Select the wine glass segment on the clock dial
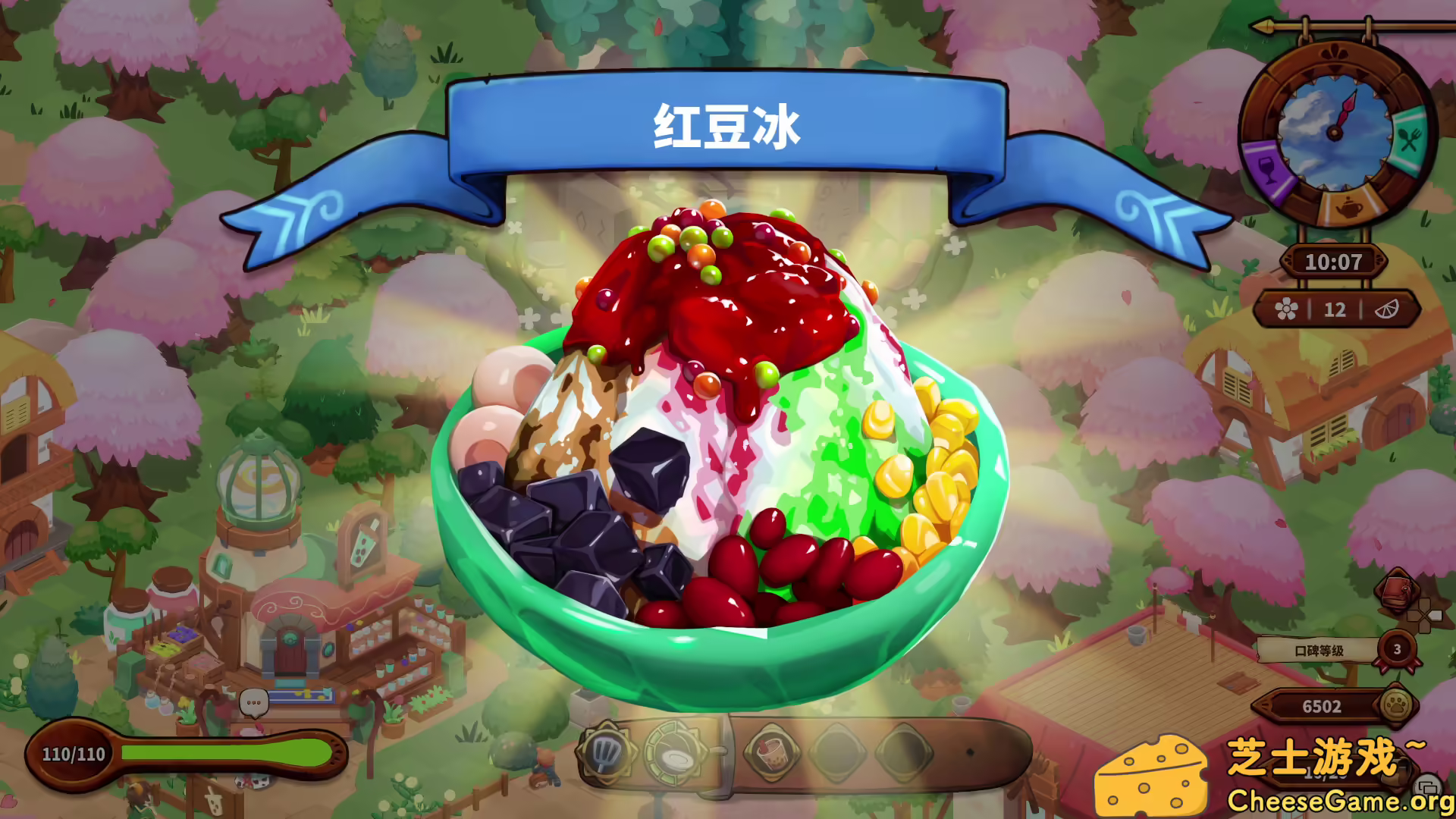Screen dimensions: 1456x819 [1266, 169]
